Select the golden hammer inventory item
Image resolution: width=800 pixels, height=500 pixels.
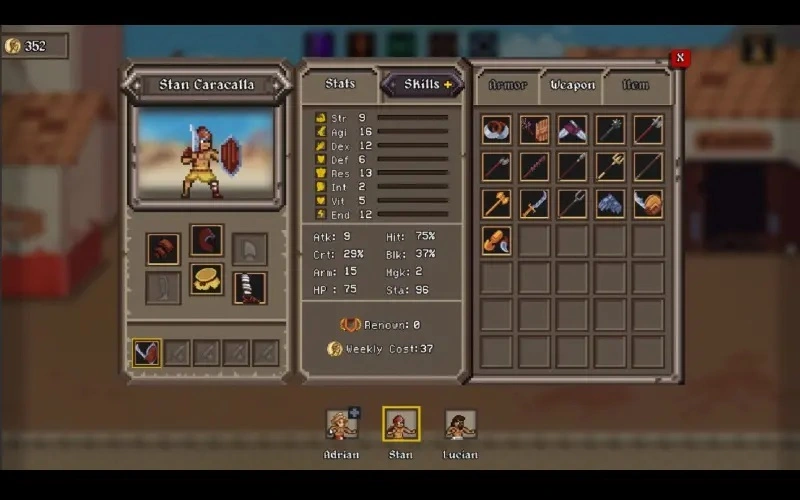[497, 204]
